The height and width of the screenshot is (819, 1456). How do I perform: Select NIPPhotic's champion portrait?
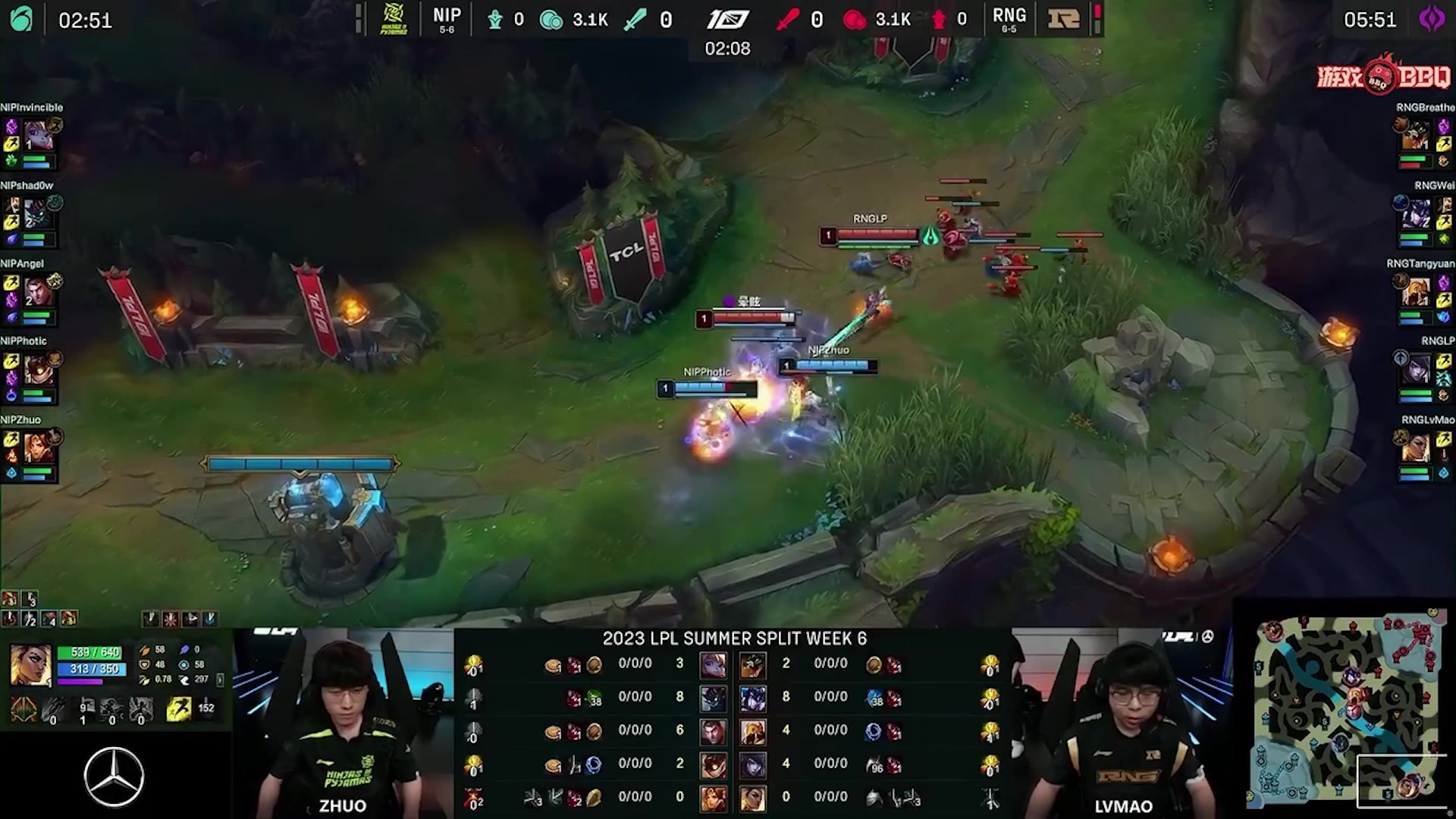[x=36, y=371]
